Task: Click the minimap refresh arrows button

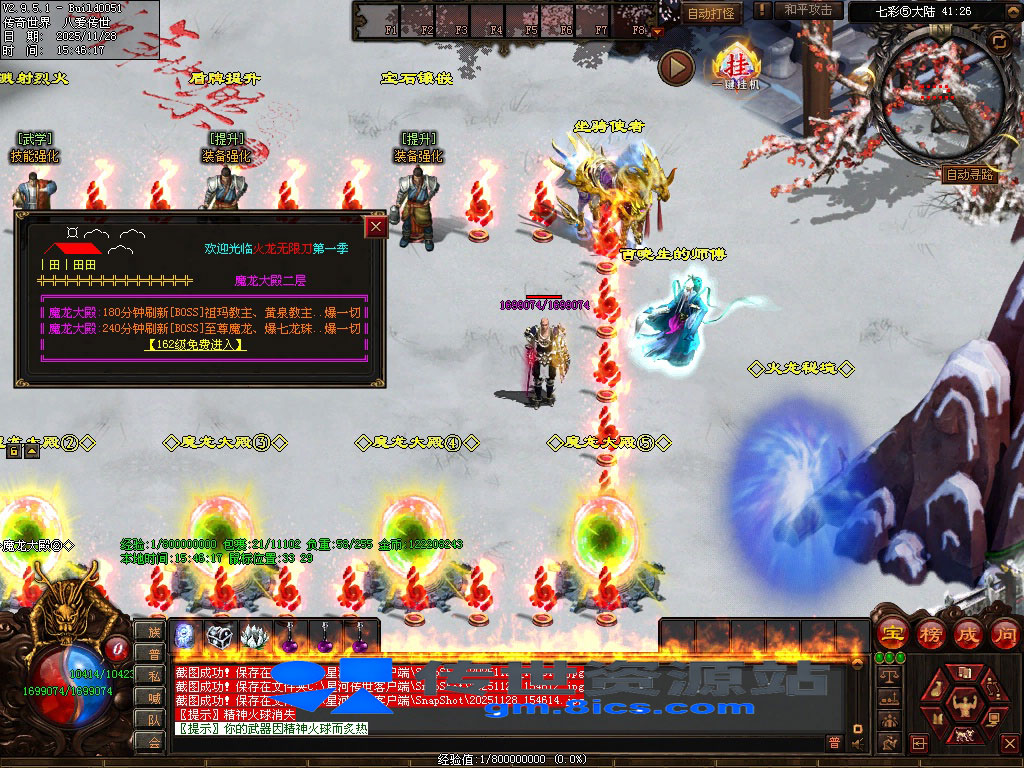Action: [999, 40]
